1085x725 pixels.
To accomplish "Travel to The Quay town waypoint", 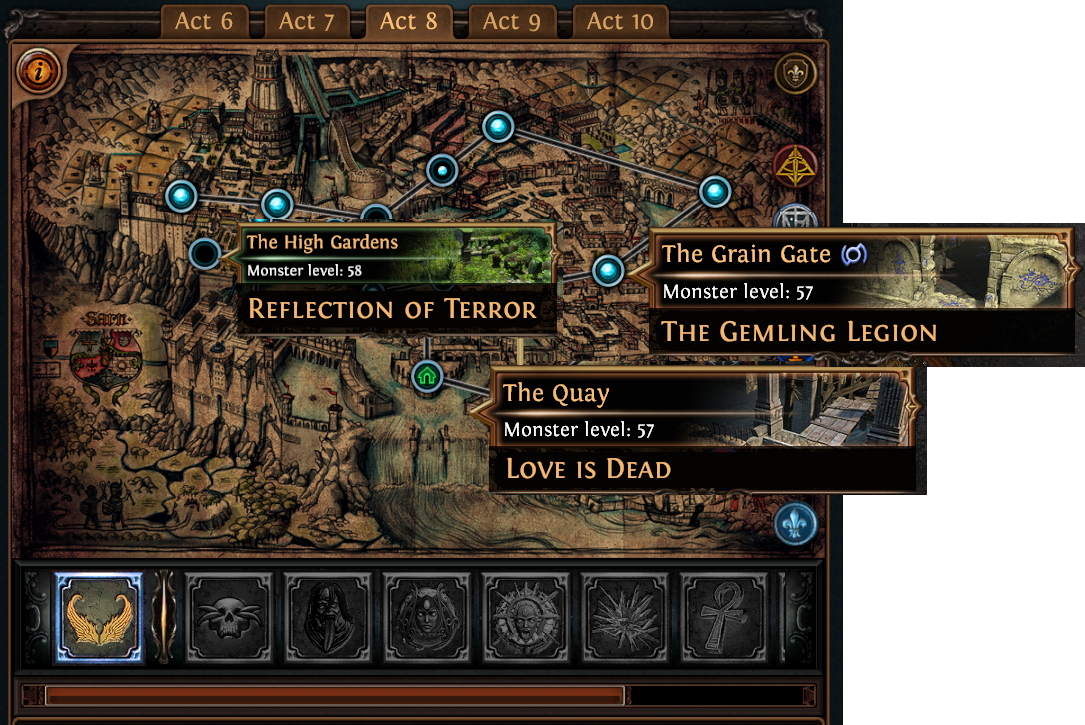I will [x=427, y=377].
